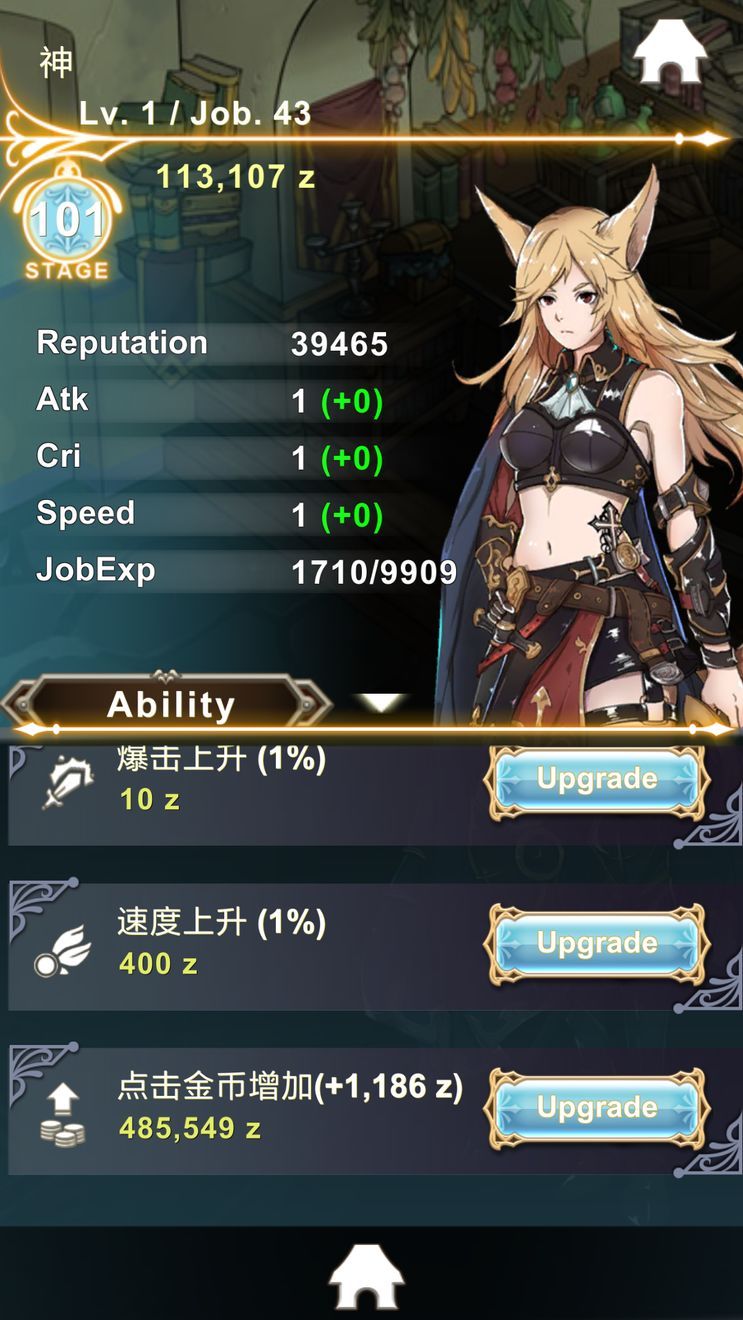Open the Ability tab
Screen dimensions: 743x1320
170,704
